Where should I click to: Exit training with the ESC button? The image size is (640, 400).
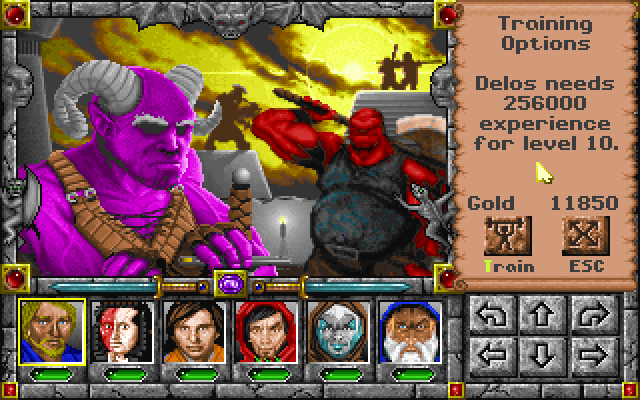pyautogui.click(x=580, y=238)
